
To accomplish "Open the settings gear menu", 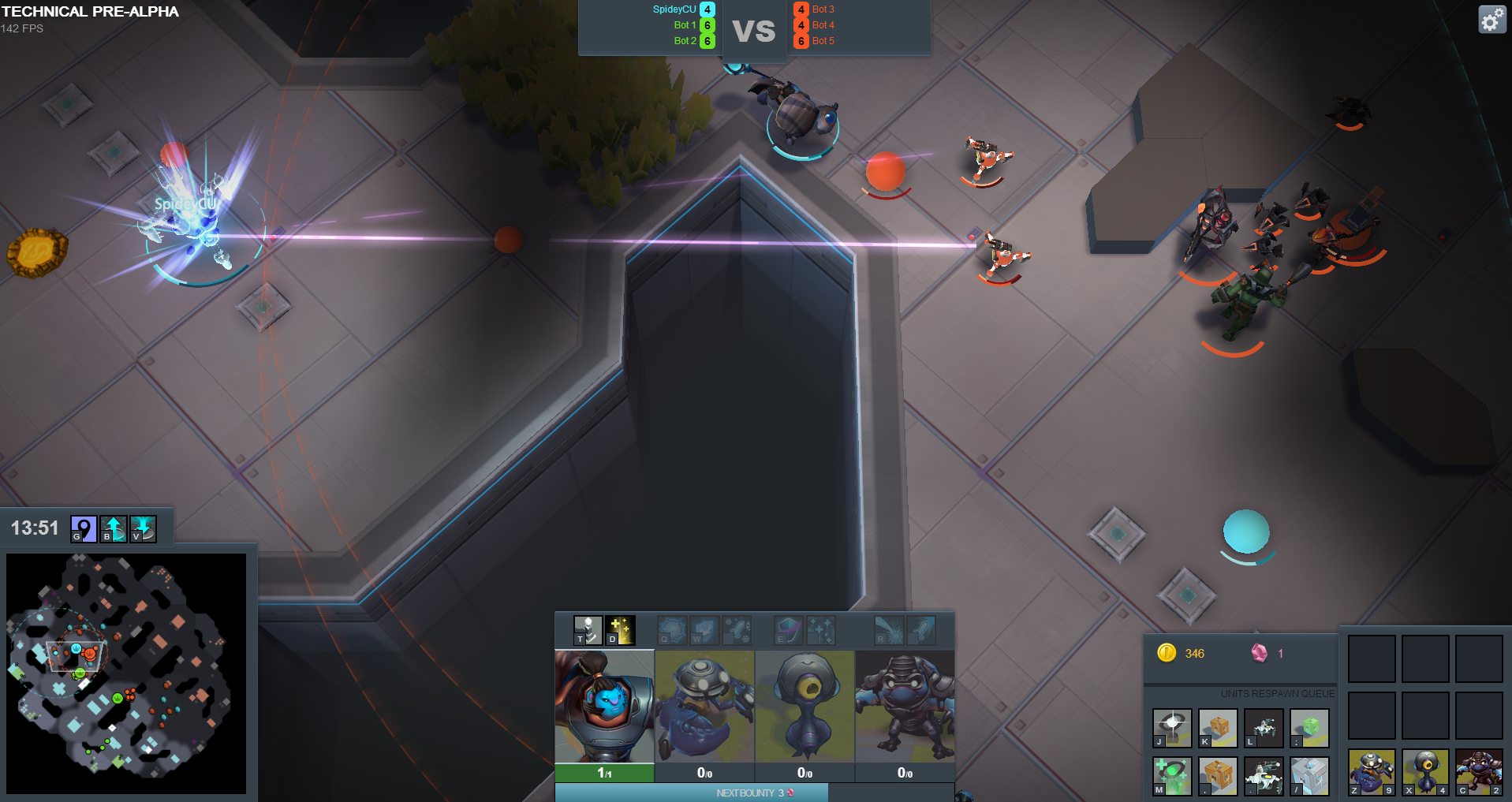I will click(x=1491, y=20).
